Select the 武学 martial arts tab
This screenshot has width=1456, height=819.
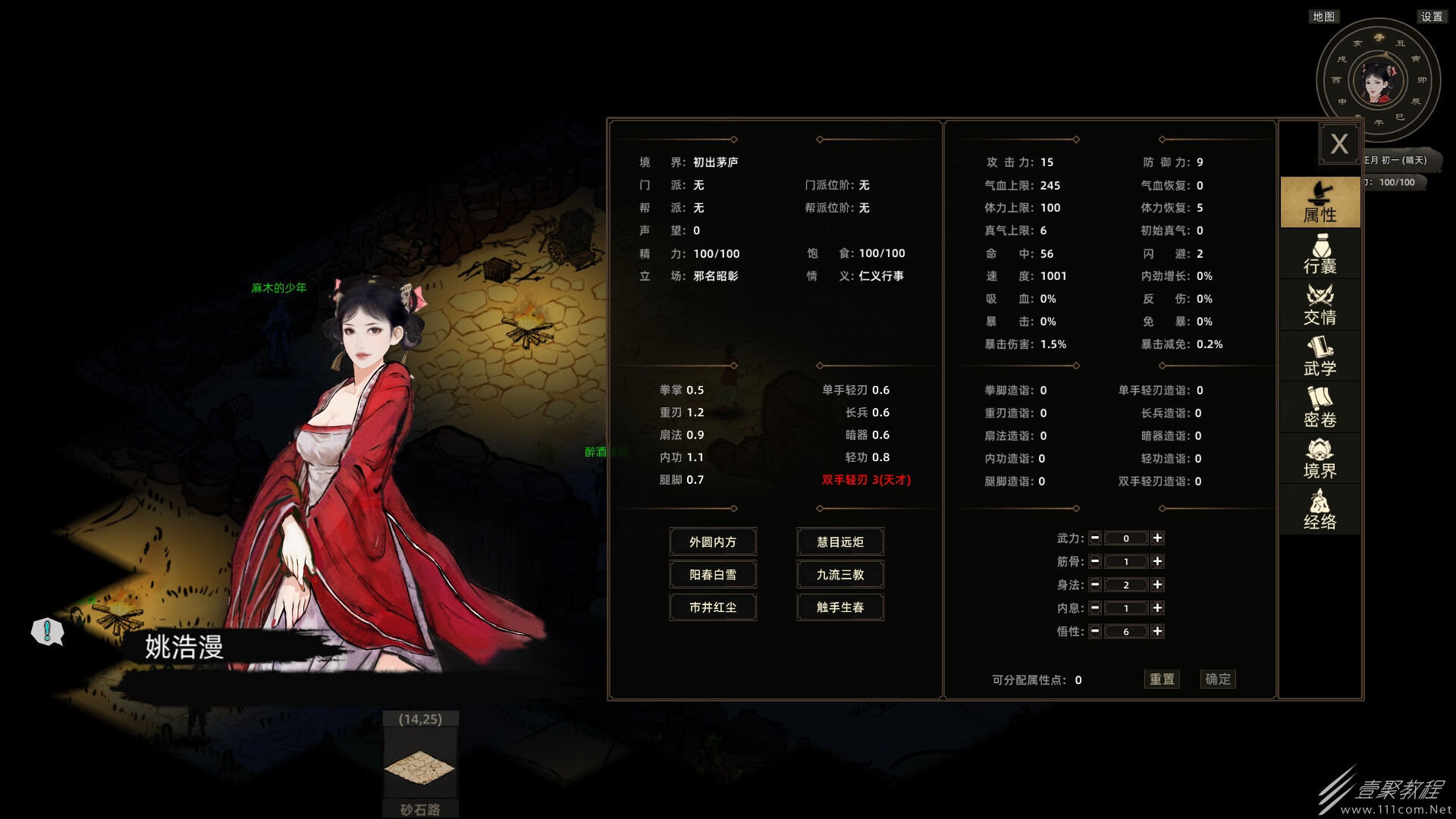1319,356
